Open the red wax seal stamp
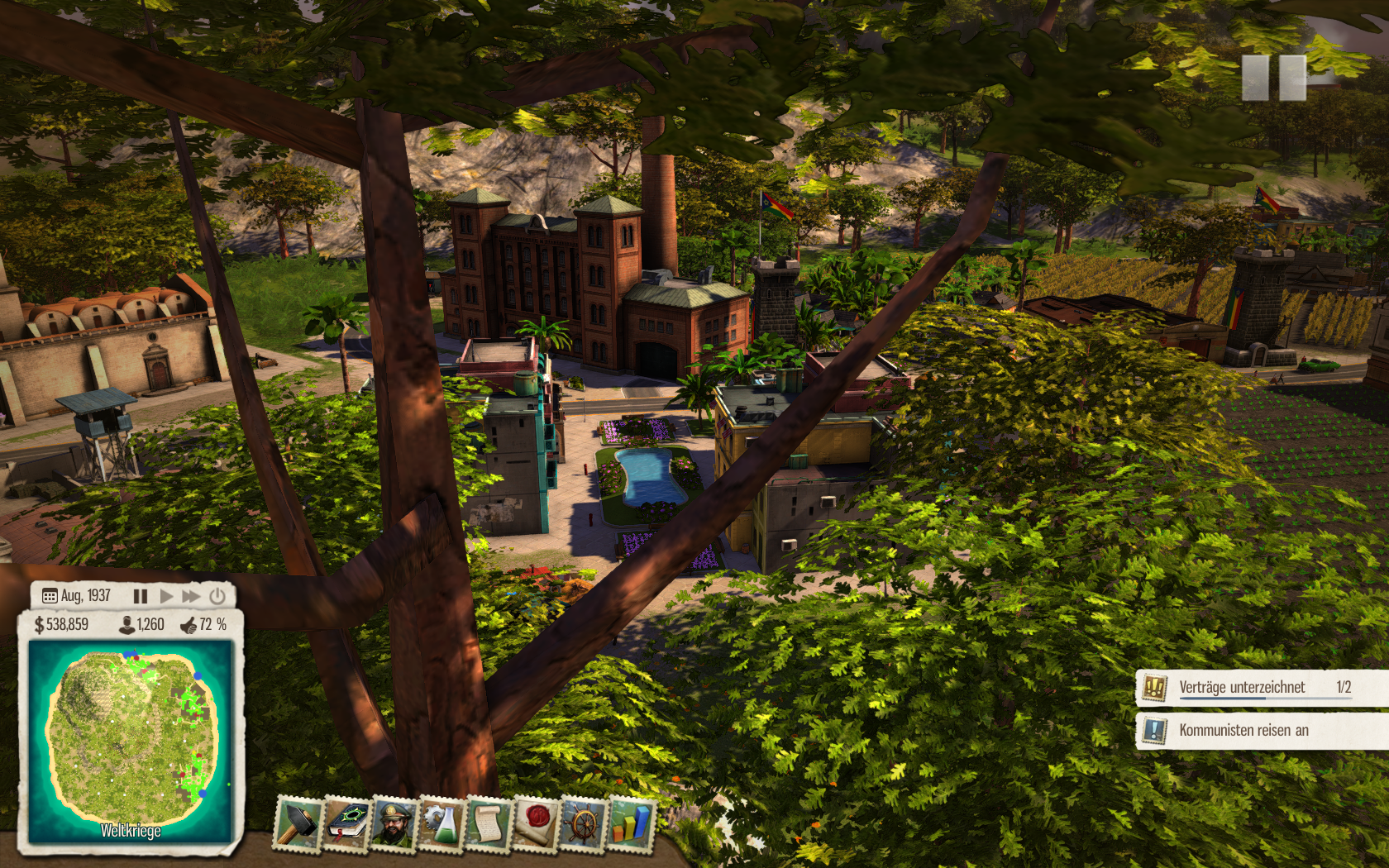The width and height of the screenshot is (1389, 868). coord(537,823)
